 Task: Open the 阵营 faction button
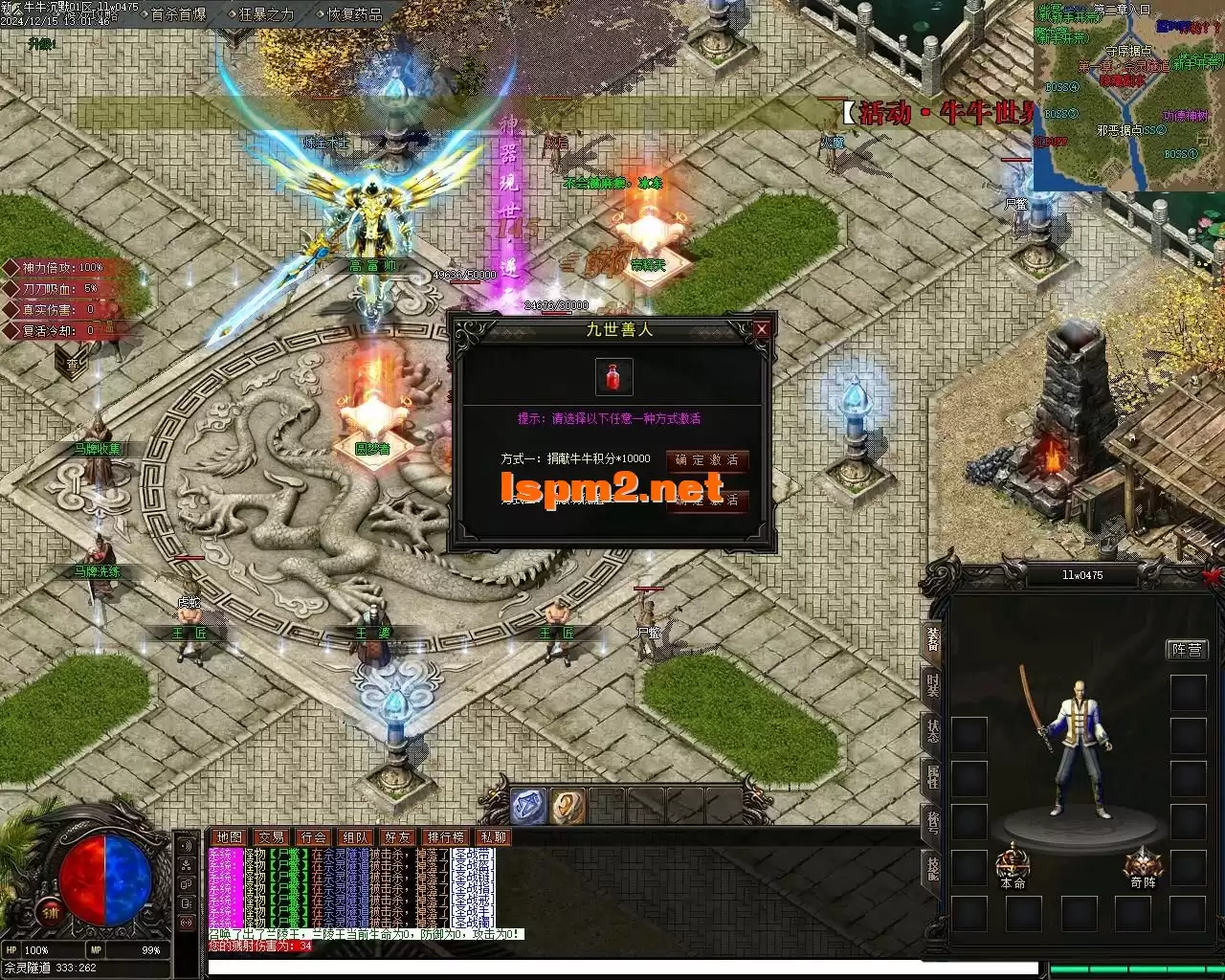point(1187,650)
